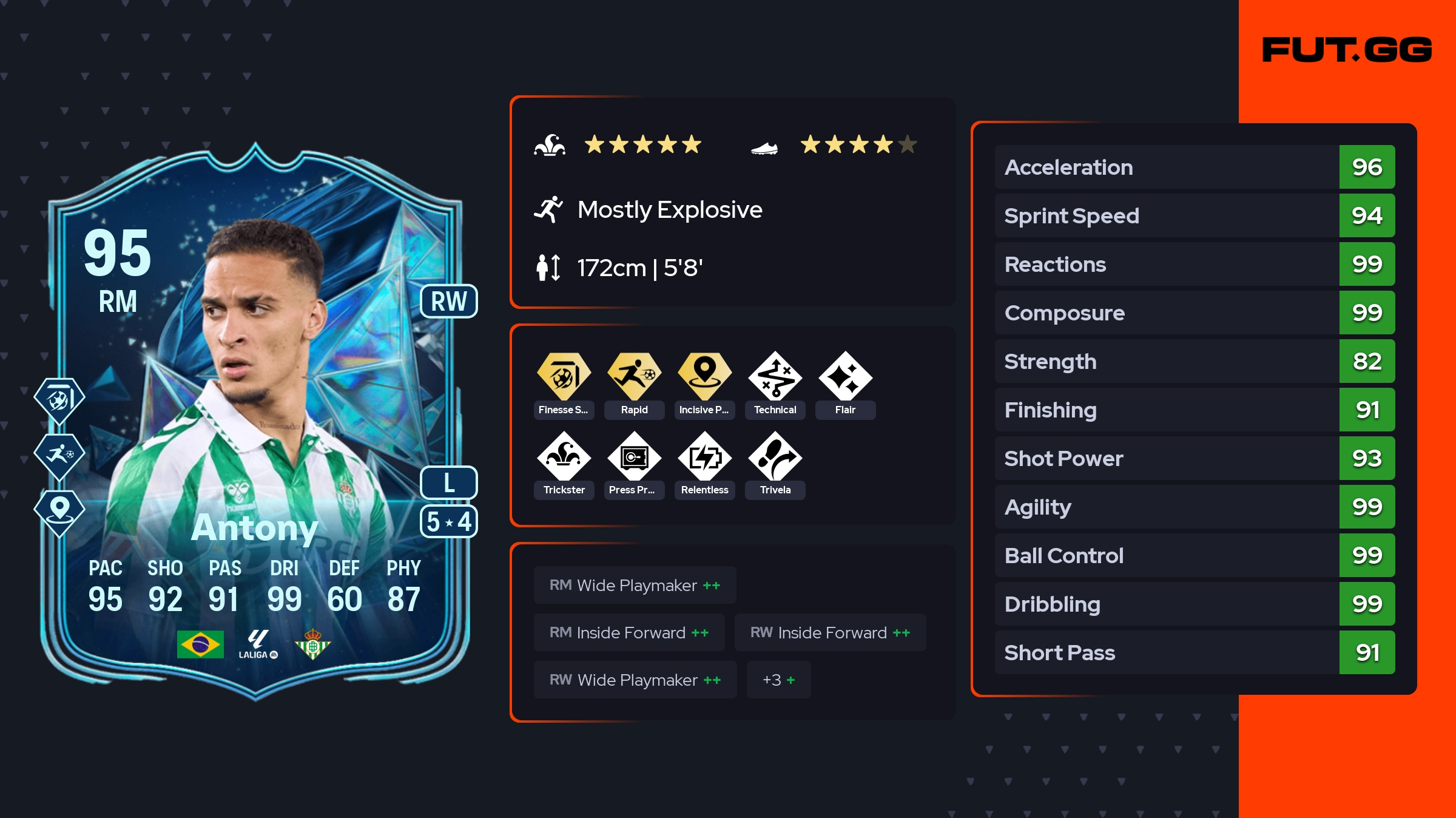Select the Trickster playstyle icon
1456x818 pixels.
pos(564,457)
